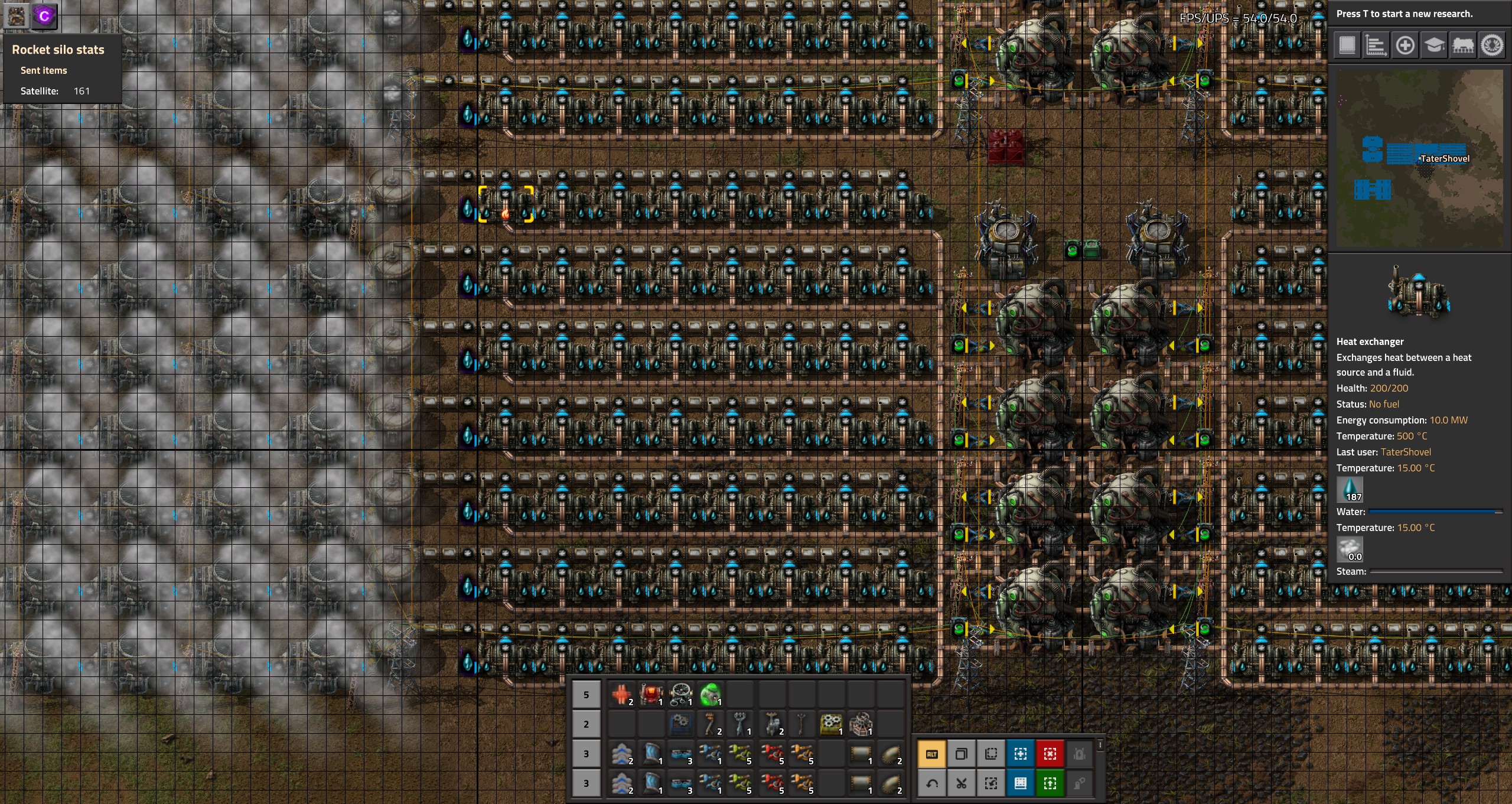Toggle the rocket silo stats mod icon
The height and width of the screenshot is (804, 1512).
16,16
